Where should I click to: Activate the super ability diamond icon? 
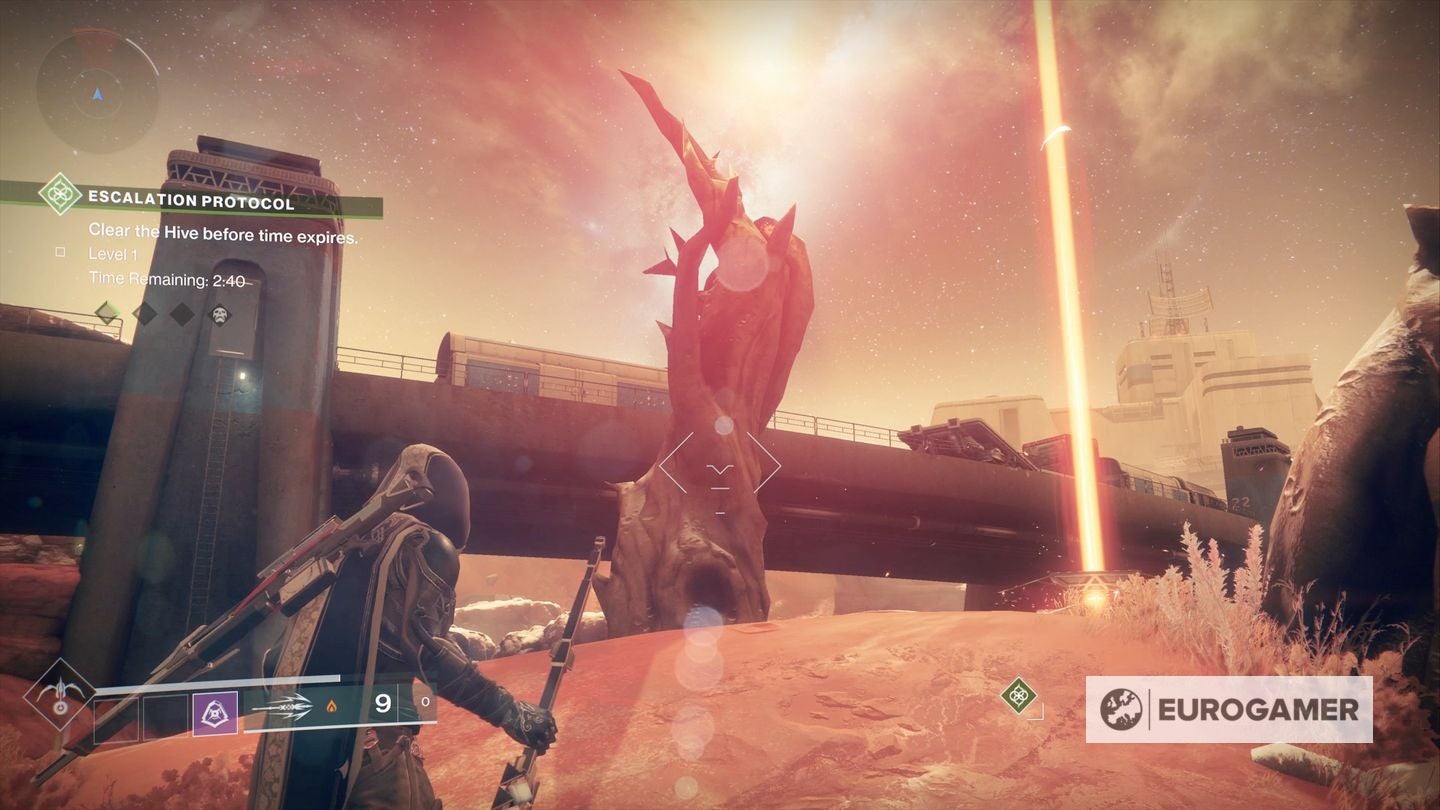tap(60, 695)
